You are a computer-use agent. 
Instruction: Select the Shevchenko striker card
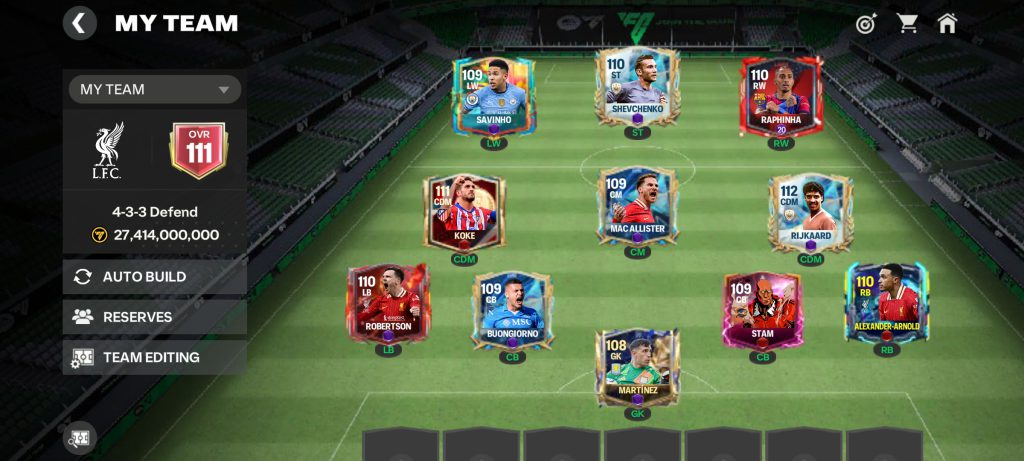click(x=637, y=87)
